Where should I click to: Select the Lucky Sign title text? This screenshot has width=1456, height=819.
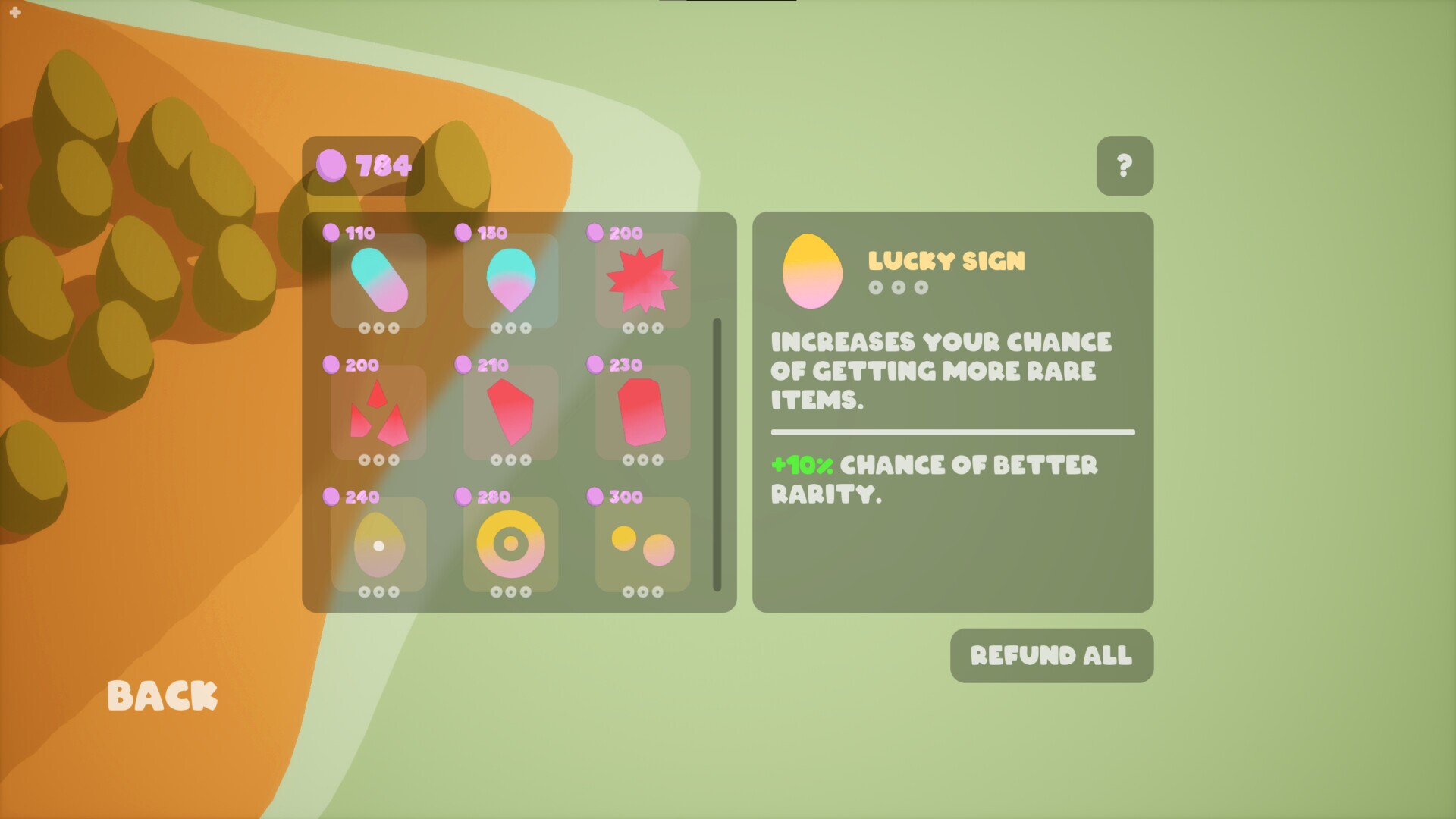click(947, 260)
